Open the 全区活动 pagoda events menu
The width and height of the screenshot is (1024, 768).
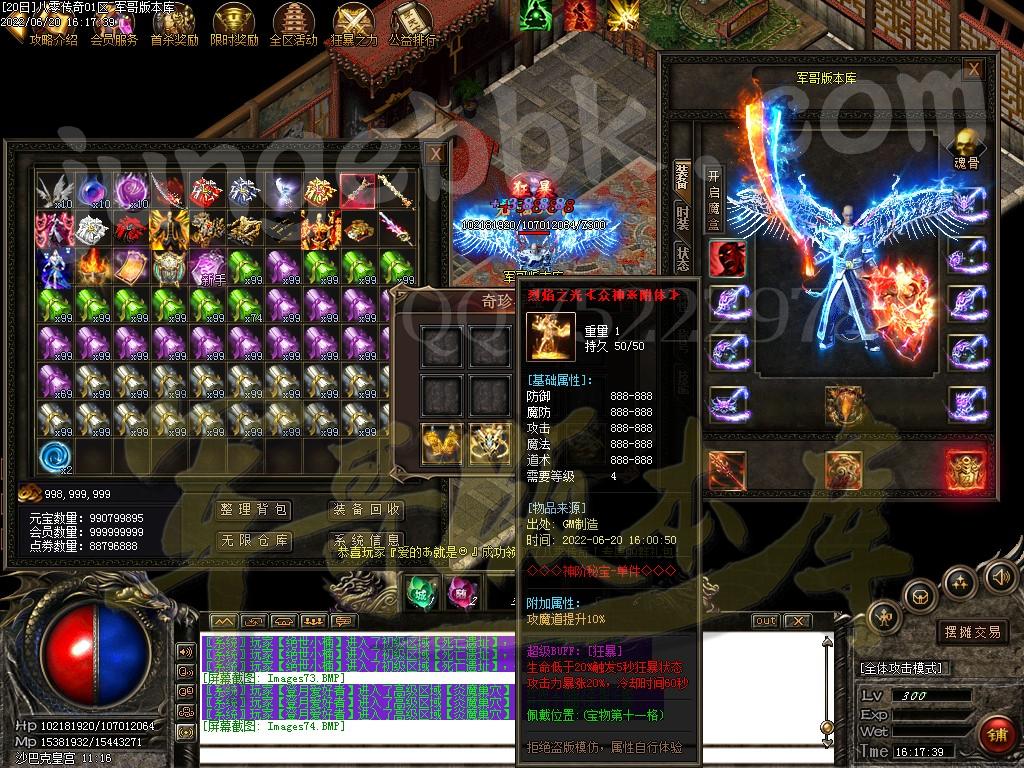click(293, 24)
